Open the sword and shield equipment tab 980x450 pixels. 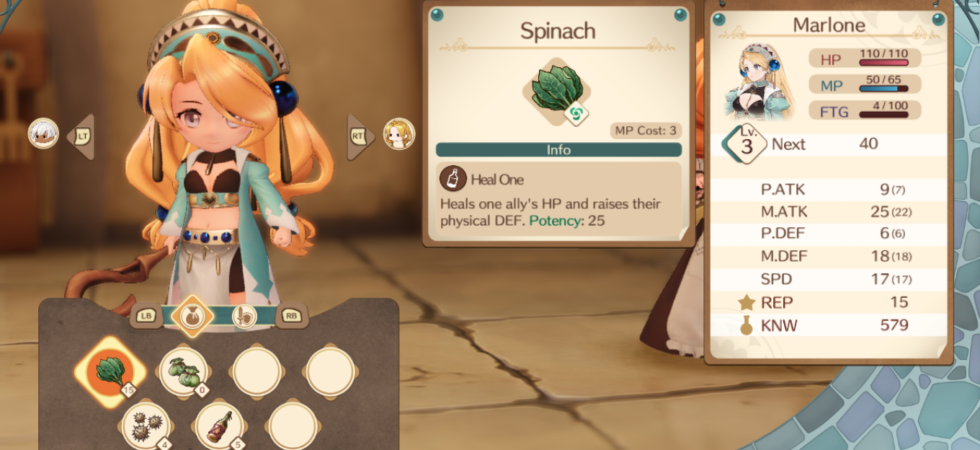click(244, 315)
